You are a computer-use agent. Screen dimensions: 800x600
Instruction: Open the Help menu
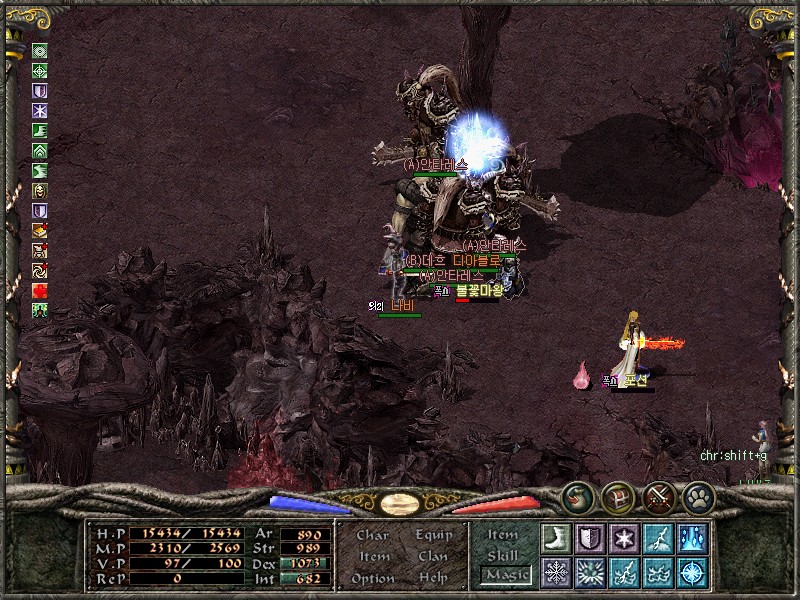click(x=433, y=578)
